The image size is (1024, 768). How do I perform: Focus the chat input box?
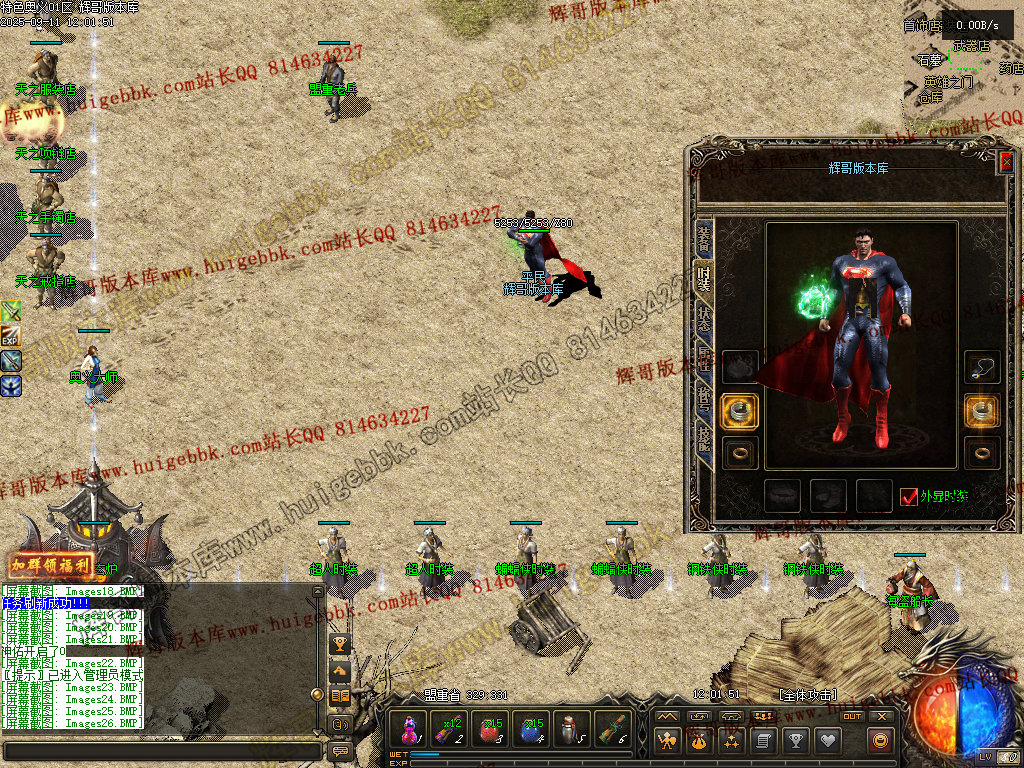[162, 750]
